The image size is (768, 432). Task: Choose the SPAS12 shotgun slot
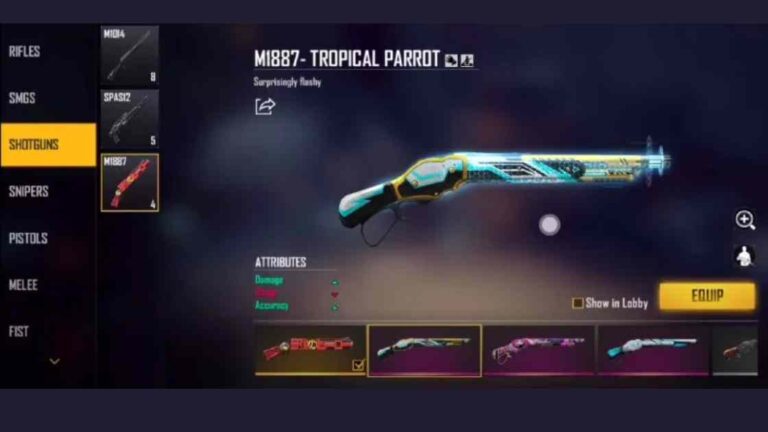pyautogui.click(x=129, y=119)
